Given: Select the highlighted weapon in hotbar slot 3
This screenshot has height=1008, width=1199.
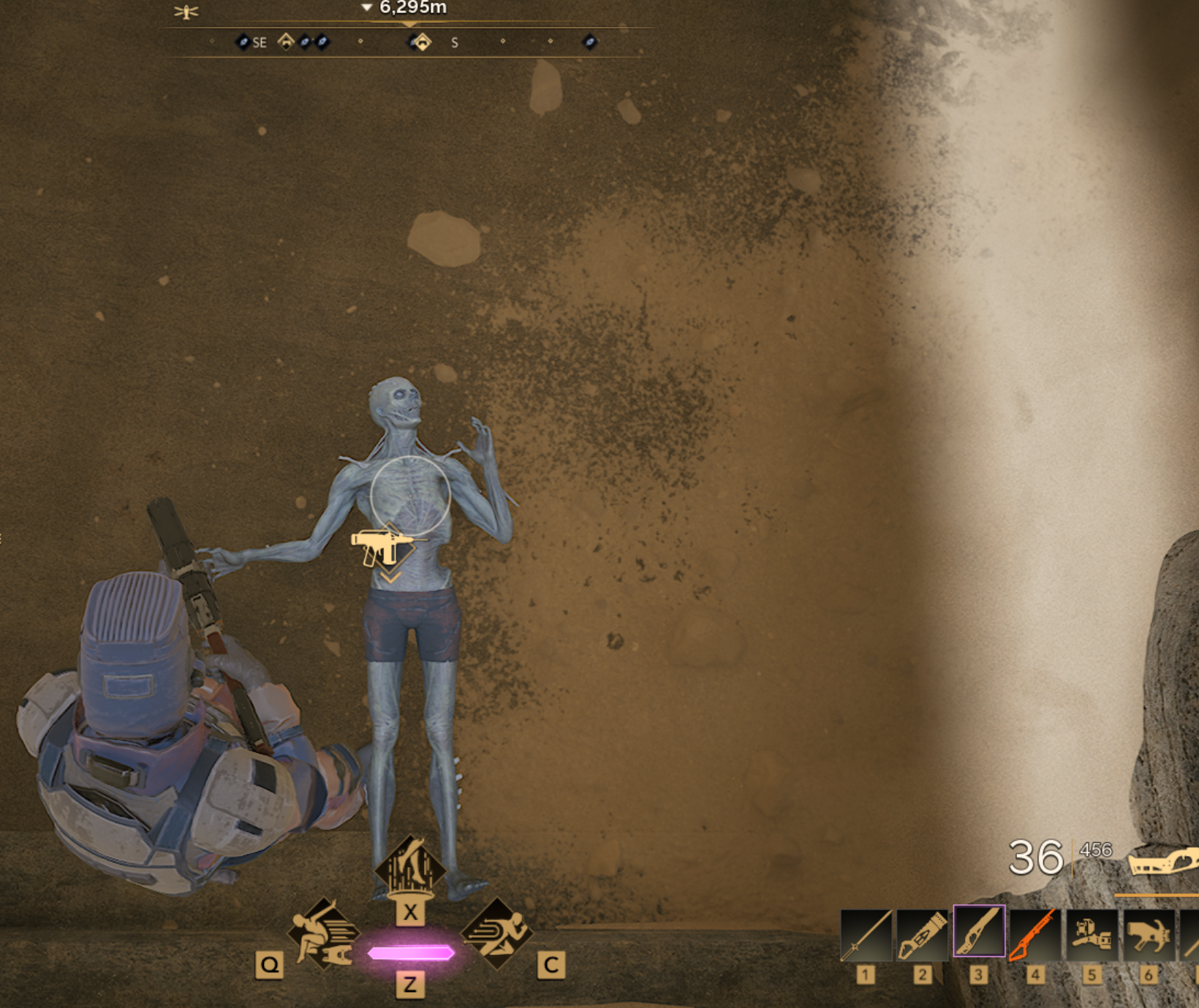Looking at the screenshot, I should (x=979, y=932).
